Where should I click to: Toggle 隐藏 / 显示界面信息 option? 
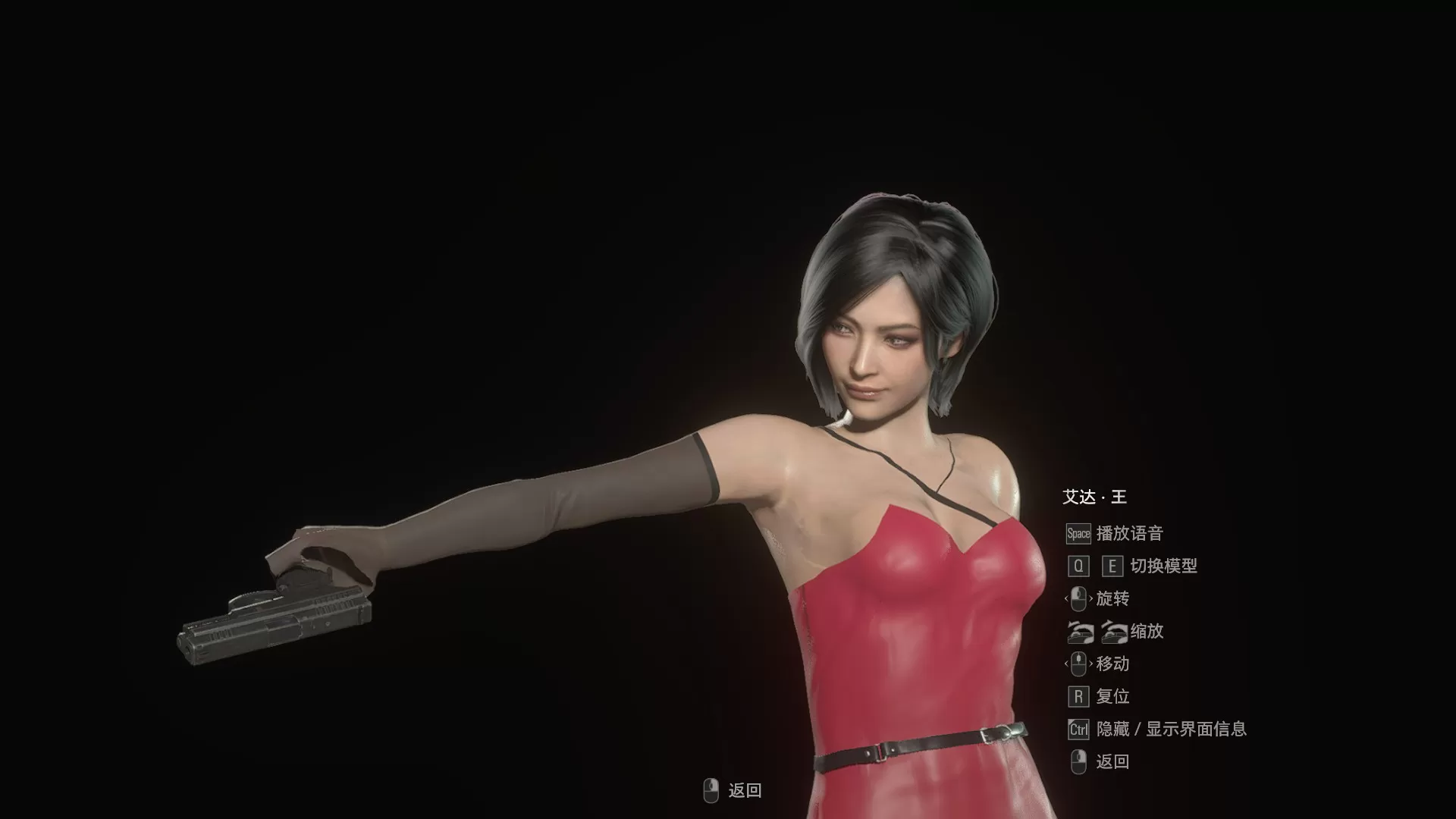pyautogui.click(x=1172, y=729)
